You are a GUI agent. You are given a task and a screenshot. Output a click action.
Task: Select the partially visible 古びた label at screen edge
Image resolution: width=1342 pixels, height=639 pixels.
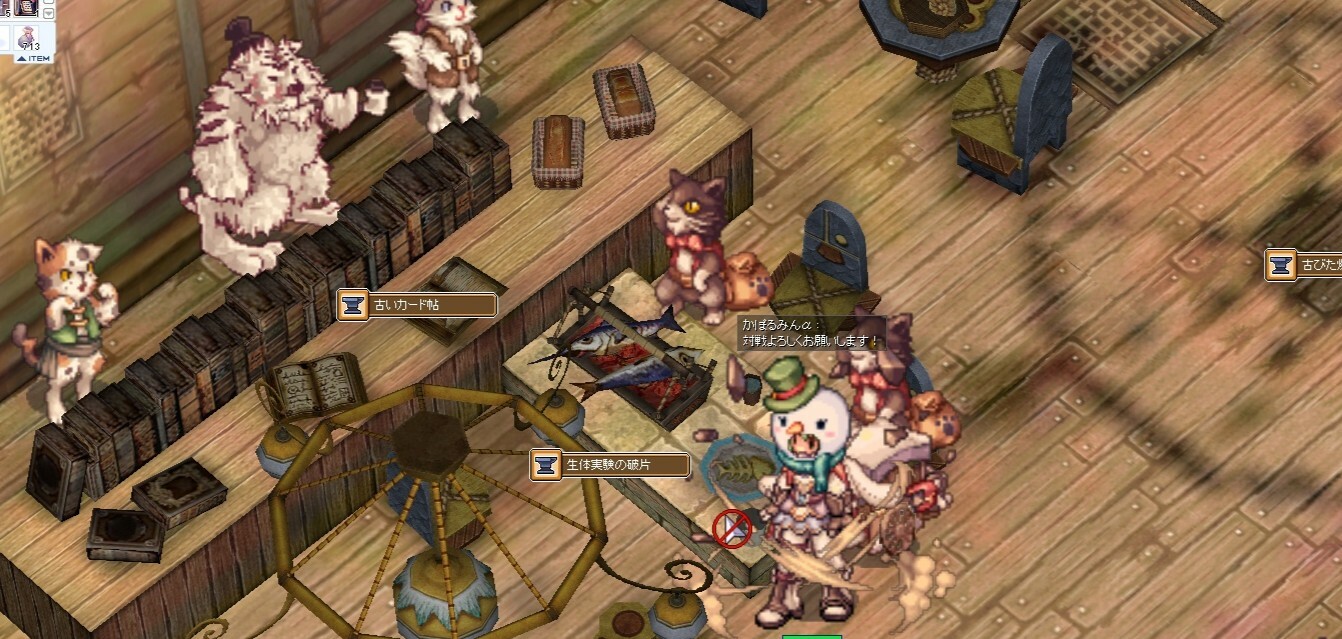point(1304,266)
